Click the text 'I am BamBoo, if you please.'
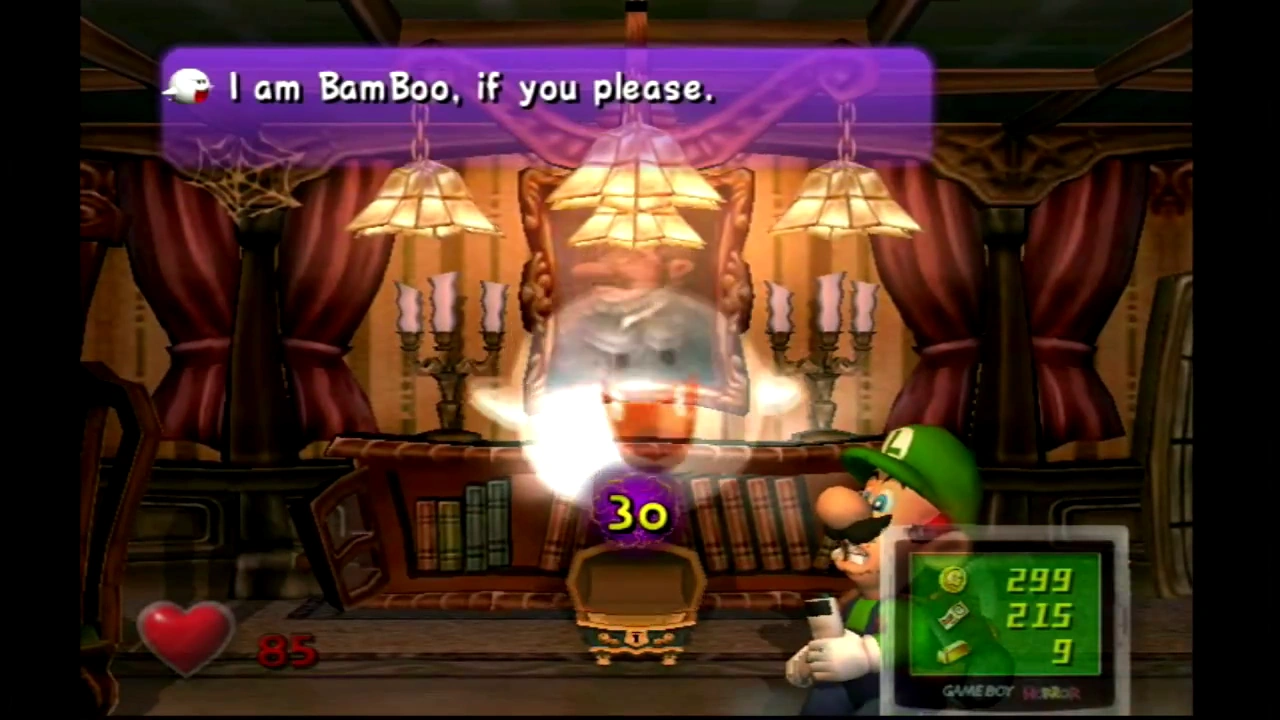The width and height of the screenshot is (1280, 720). [x=470, y=88]
